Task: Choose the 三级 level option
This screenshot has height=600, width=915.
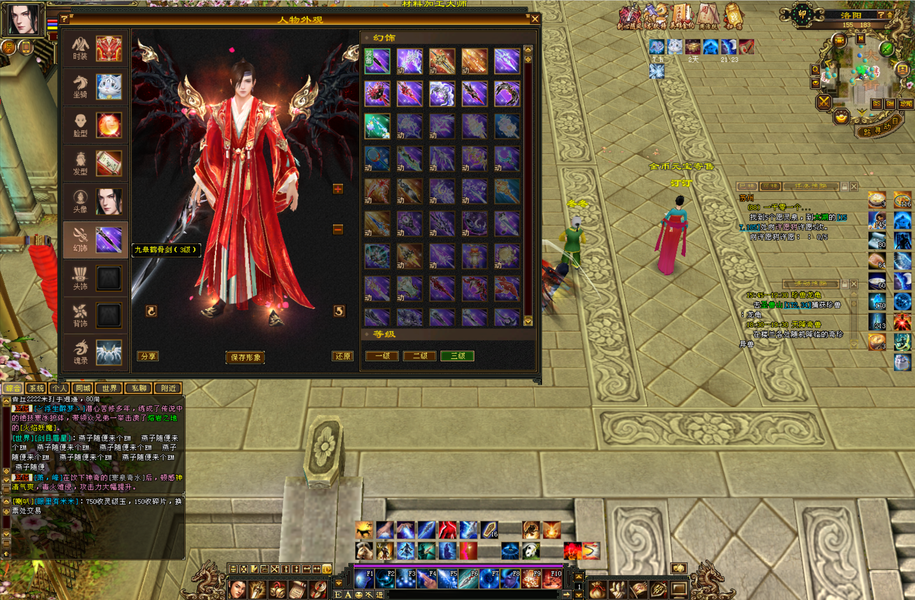Action: [457, 356]
